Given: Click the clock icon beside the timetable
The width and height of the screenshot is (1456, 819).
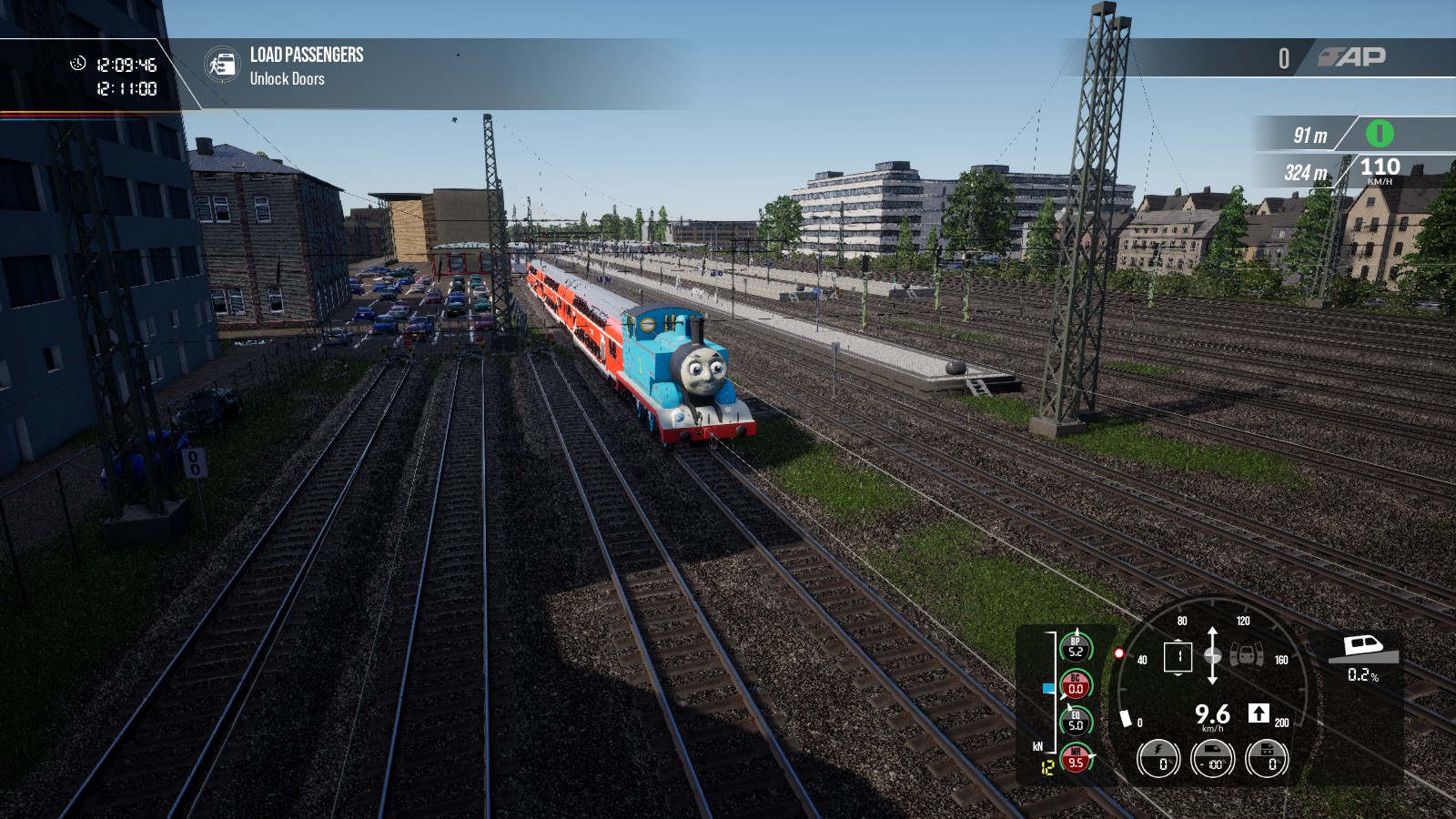Looking at the screenshot, I should pyautogui.click(x=78, y=64).
